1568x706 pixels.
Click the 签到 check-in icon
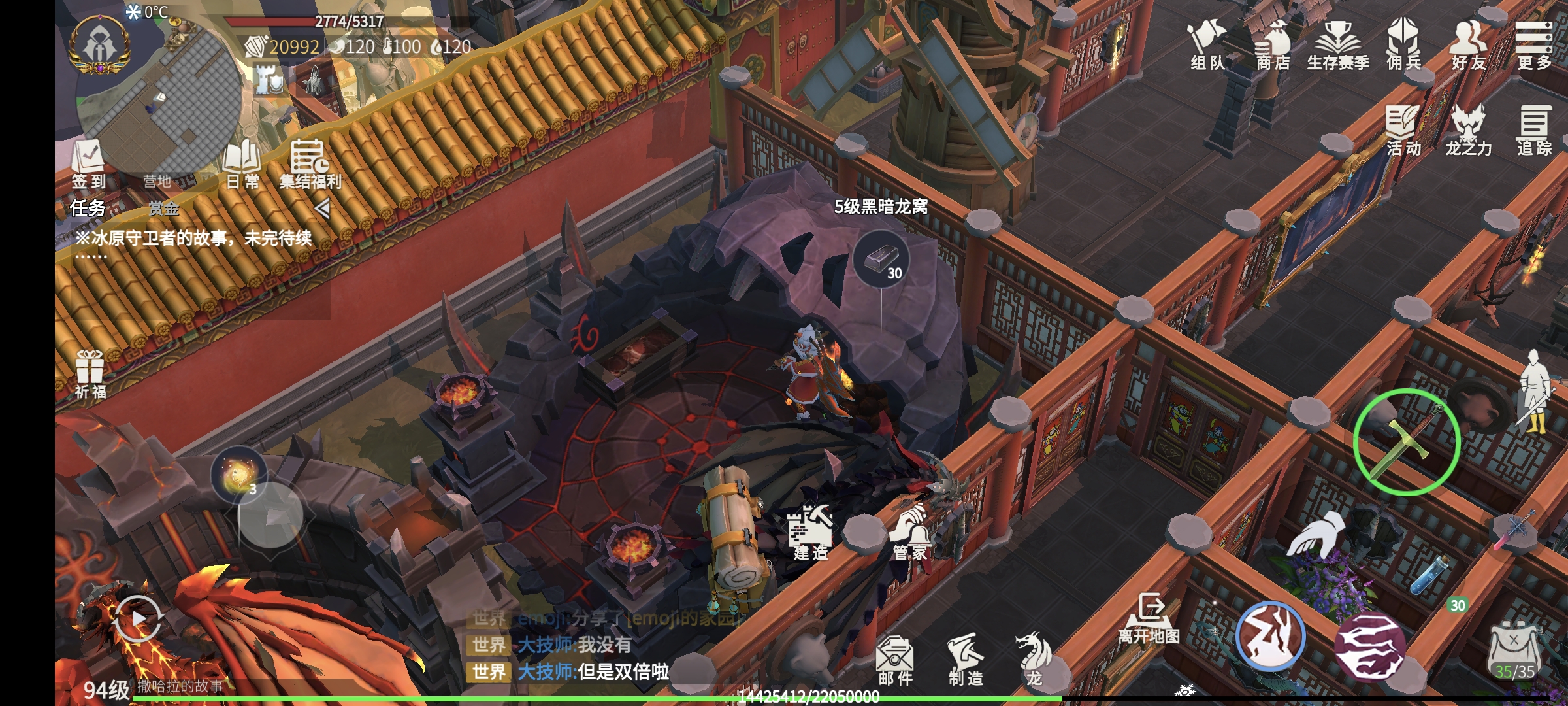[89, 163]
